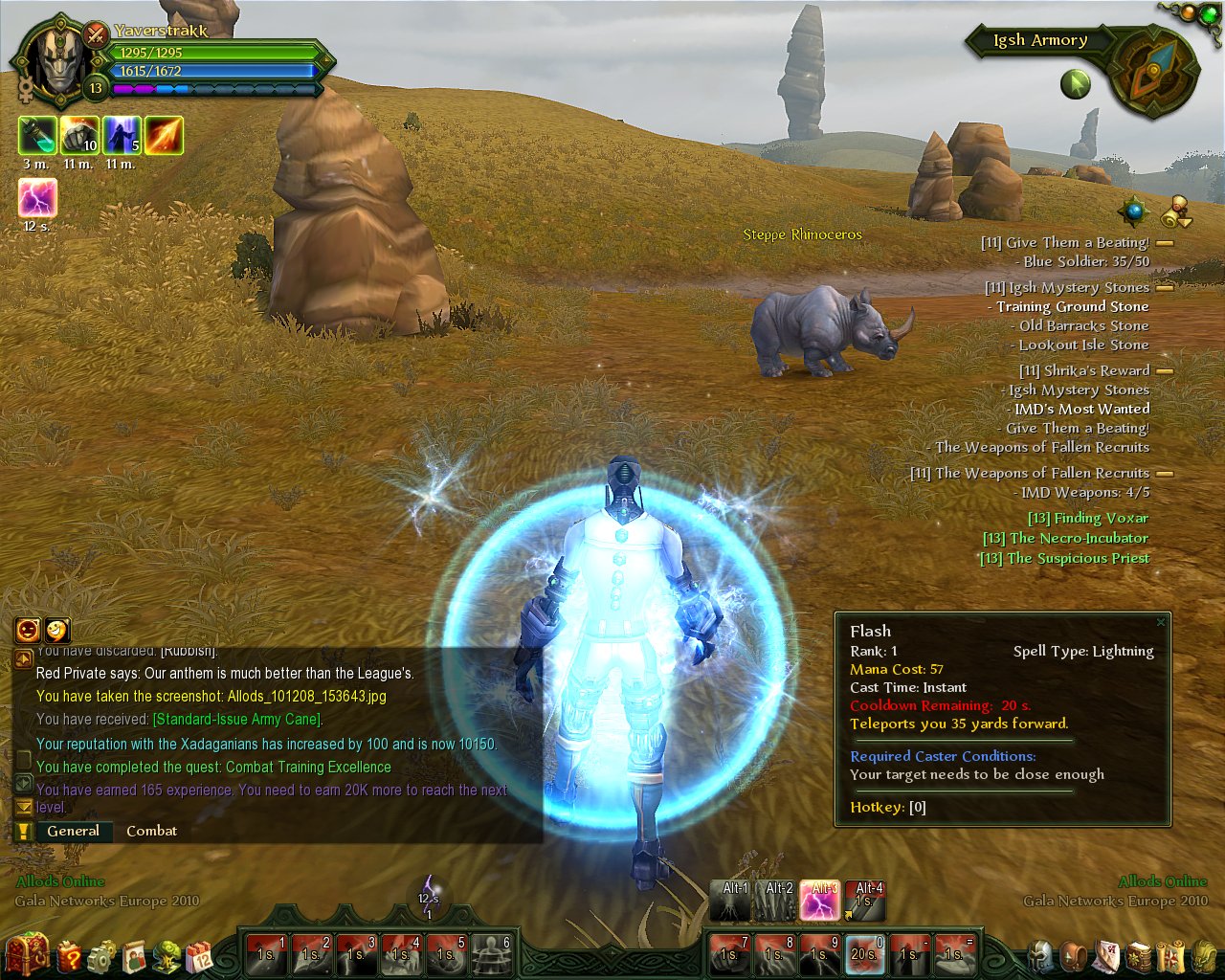Select the General chat tab
Image resolution: width=1225 pixels, height=980 pixels.
pyautogui.click(x=75, y=831)
